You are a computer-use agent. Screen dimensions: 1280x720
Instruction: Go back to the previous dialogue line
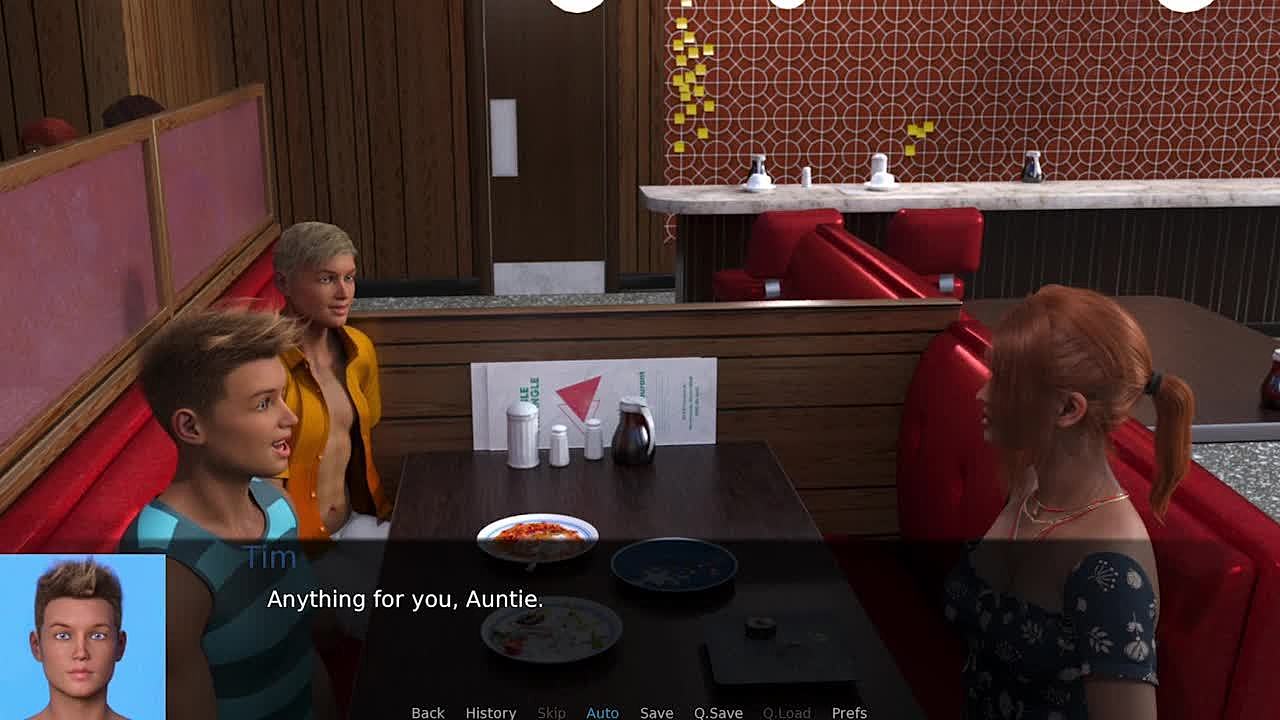click(x=427, y=712)
